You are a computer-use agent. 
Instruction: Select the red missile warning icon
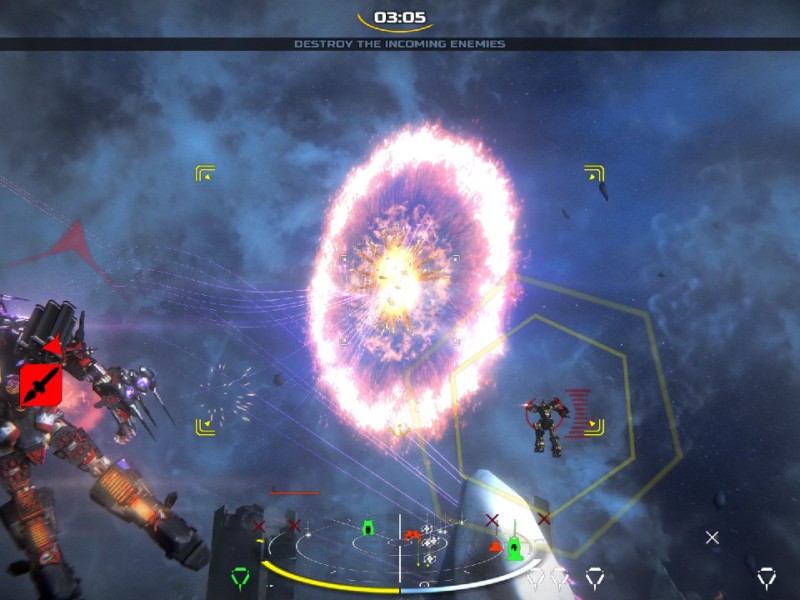click(x=41, y=385)
